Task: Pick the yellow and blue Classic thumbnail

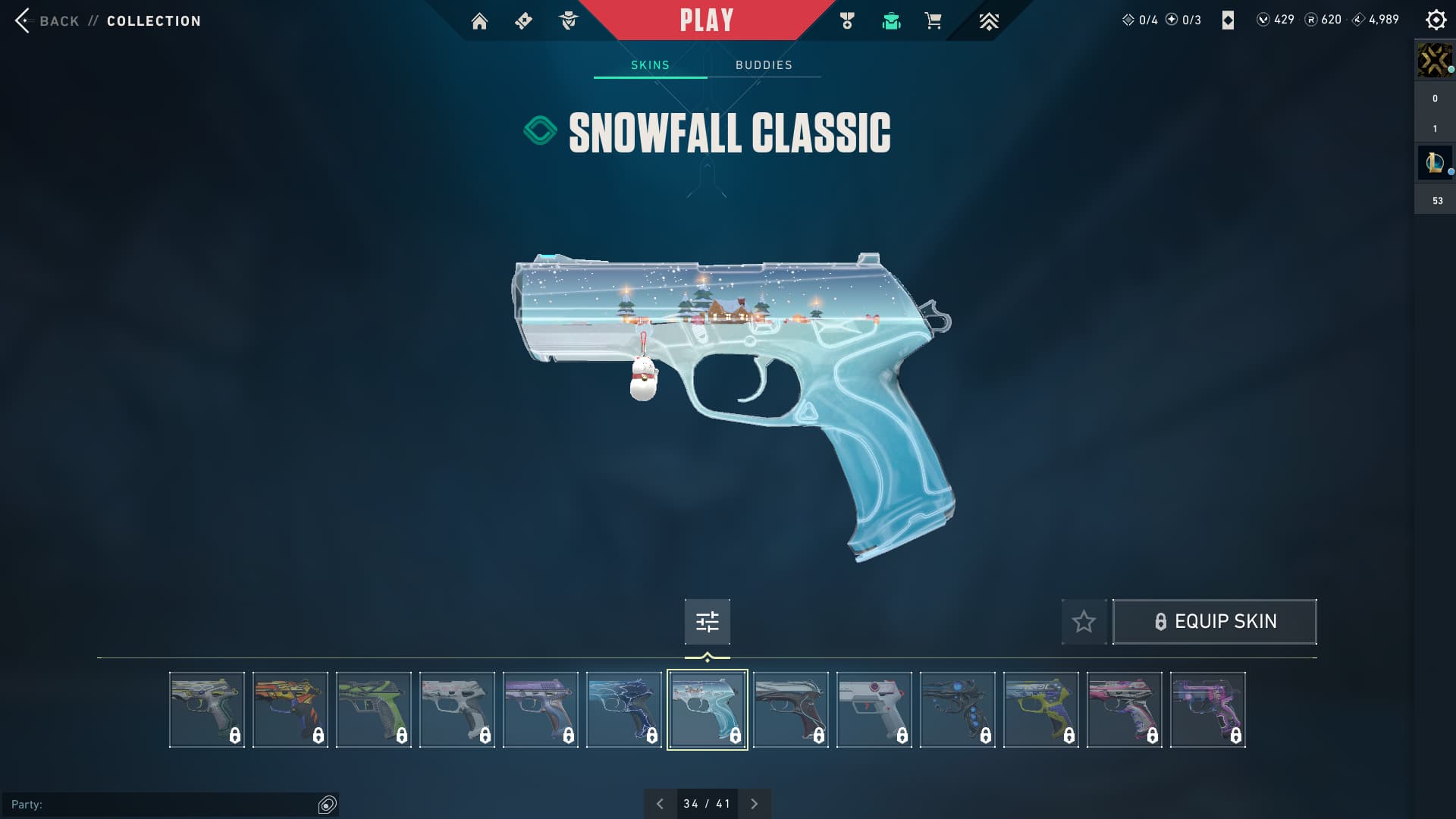Action: pos(1041,710)
